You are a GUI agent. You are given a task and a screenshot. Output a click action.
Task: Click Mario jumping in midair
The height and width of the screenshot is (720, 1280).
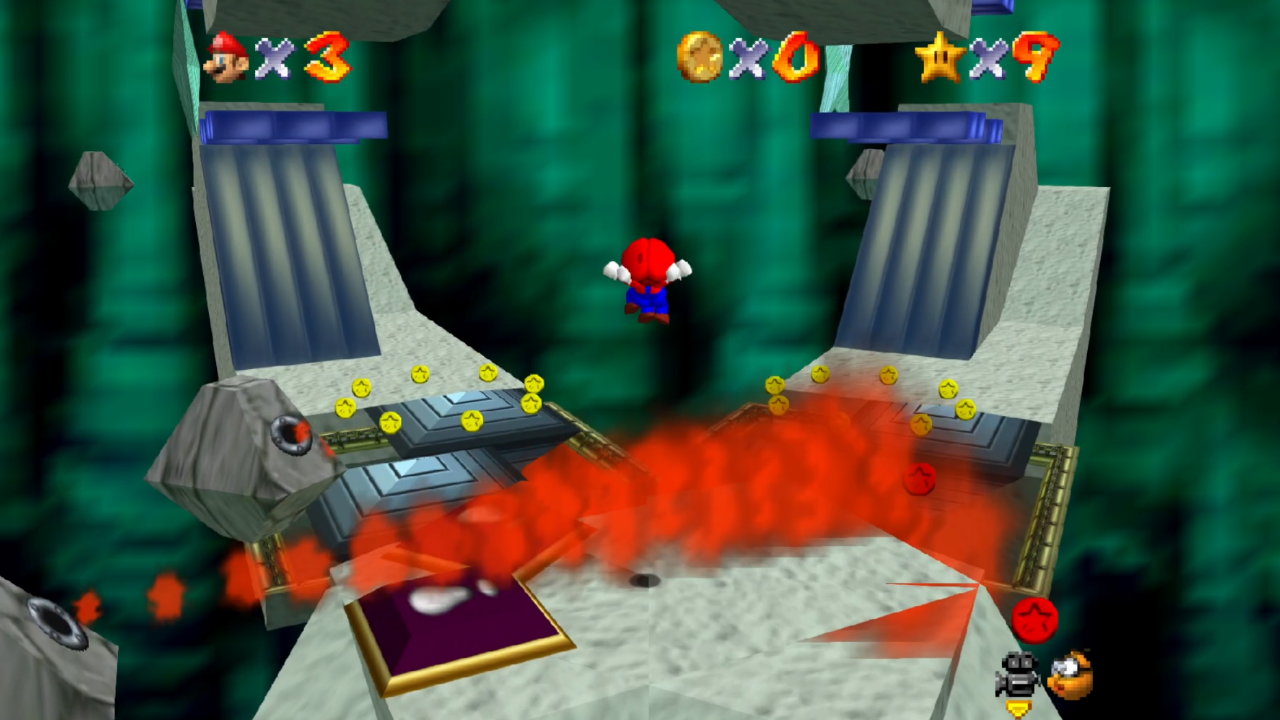(648, 282)
